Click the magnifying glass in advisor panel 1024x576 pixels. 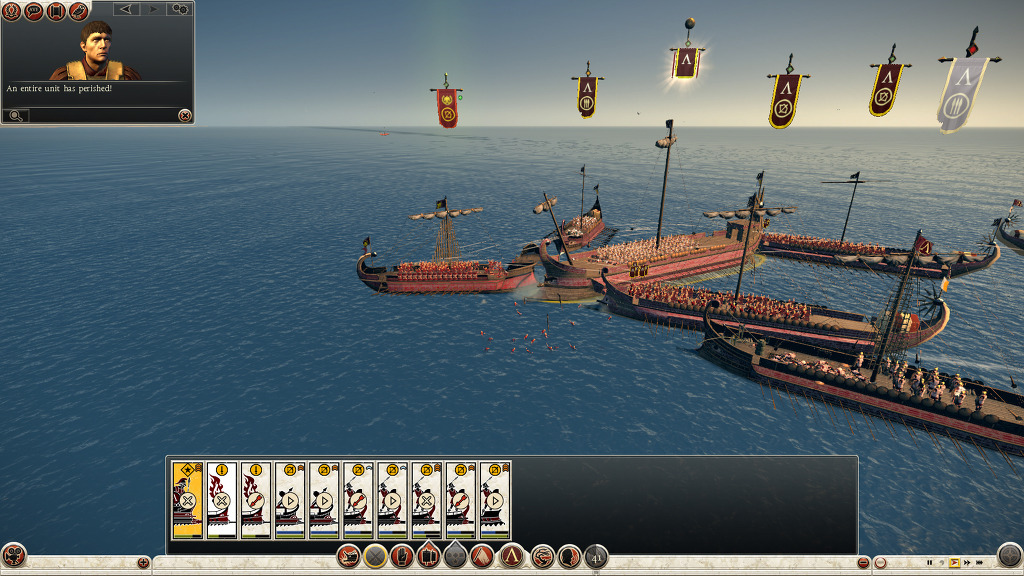pos(16,116)
